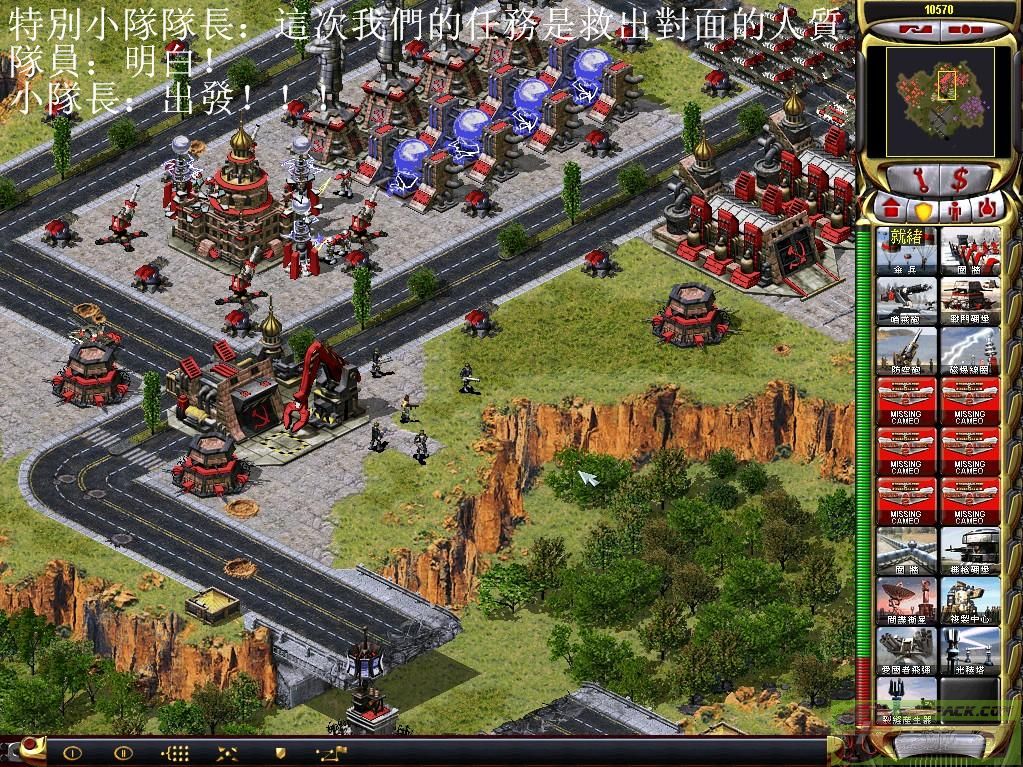Select the prism tower 光稜塔 cameo
The image size is (1023, 767).
click(x=970, y=650)
